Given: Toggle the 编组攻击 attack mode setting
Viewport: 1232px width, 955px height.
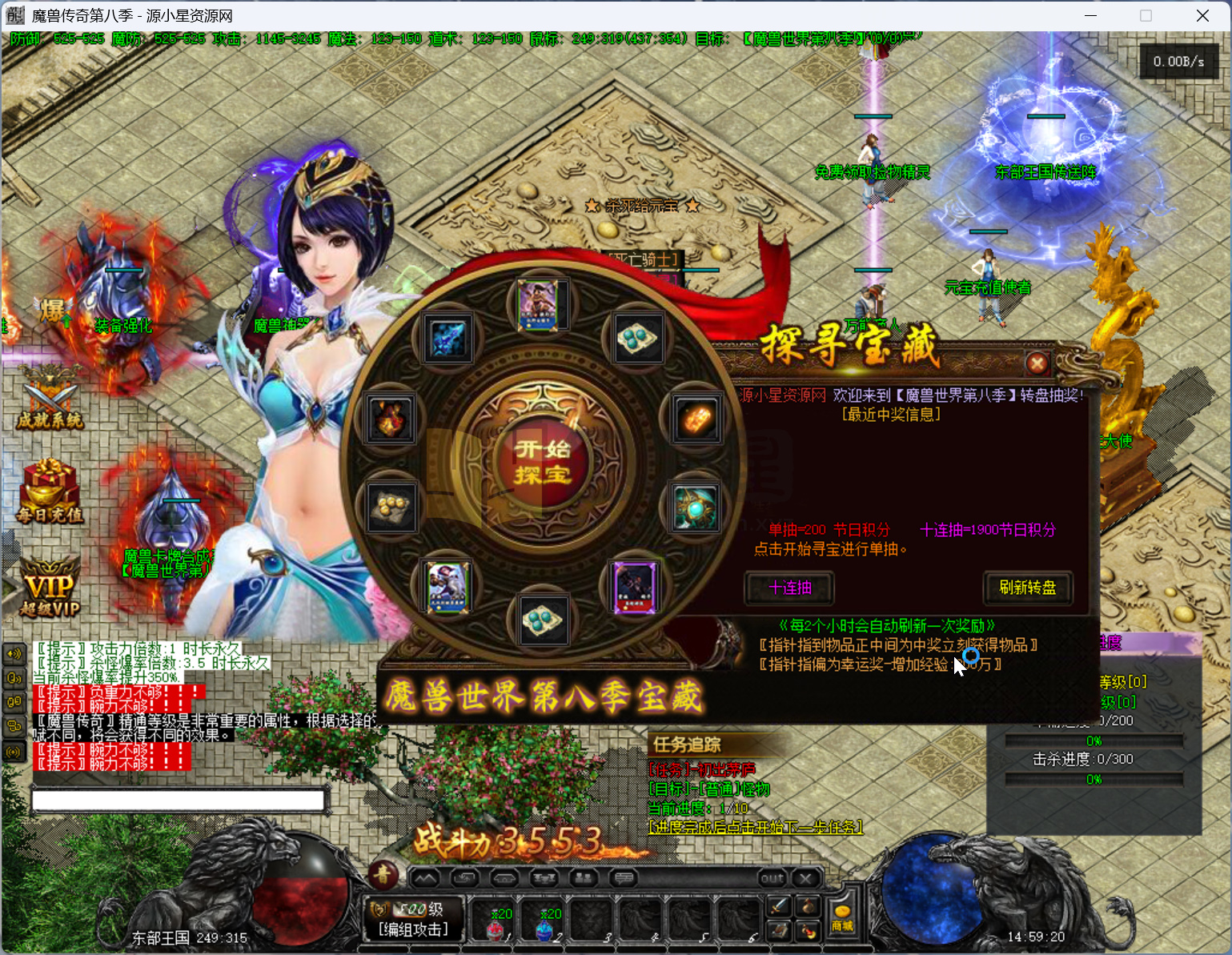Looking at the screenshot, I should [x=413, y=929].
